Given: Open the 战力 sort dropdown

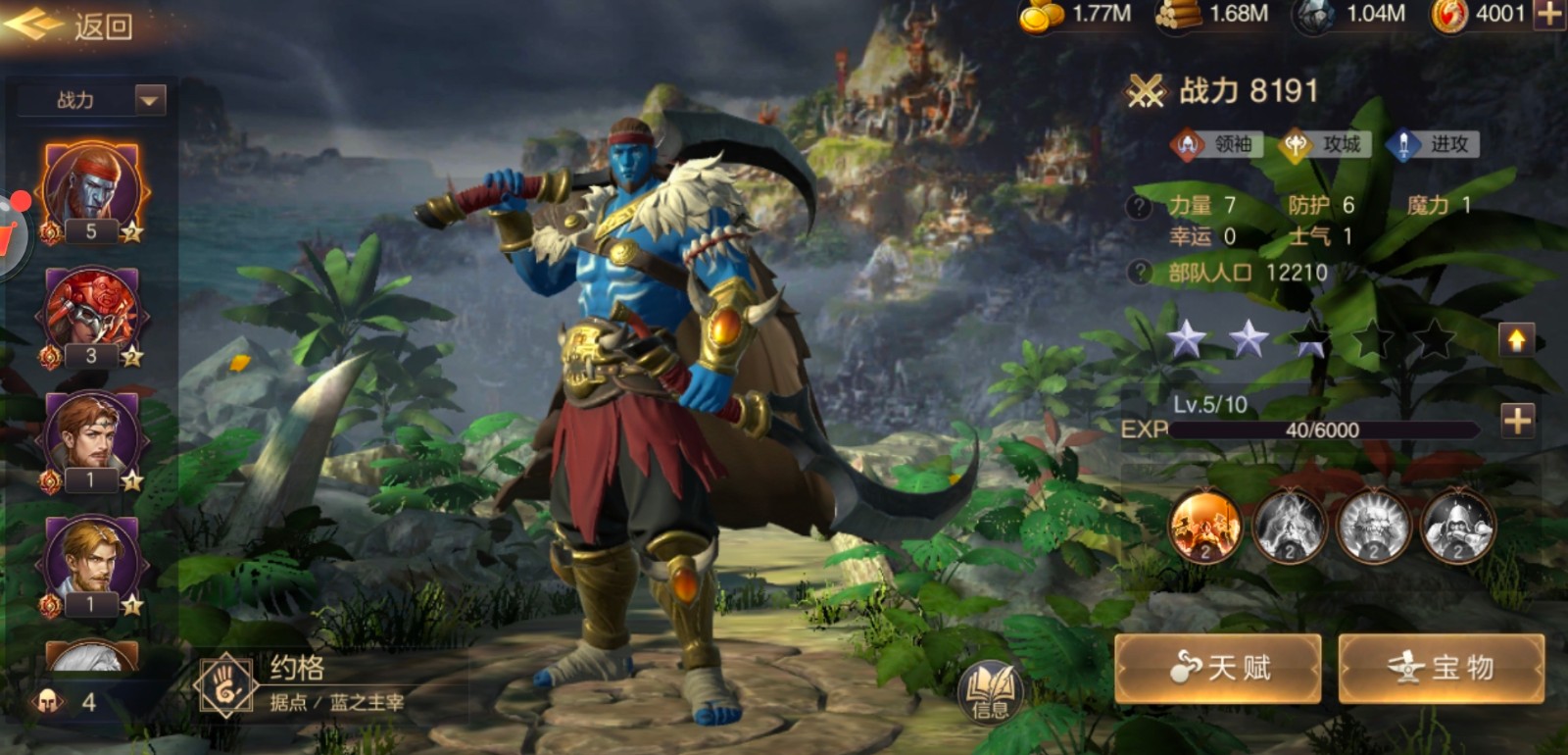Looking at the screenshot, I should tap(150, 99).
